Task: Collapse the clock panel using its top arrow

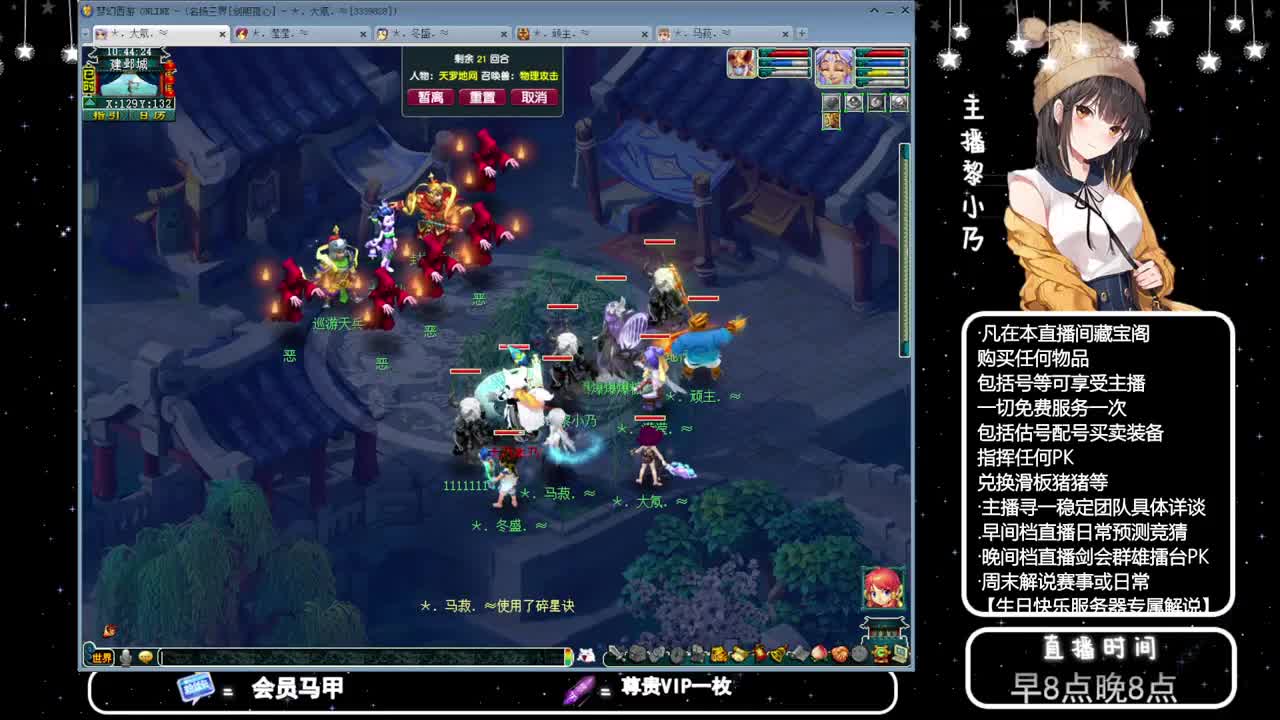Action: (x=93, y=53)
